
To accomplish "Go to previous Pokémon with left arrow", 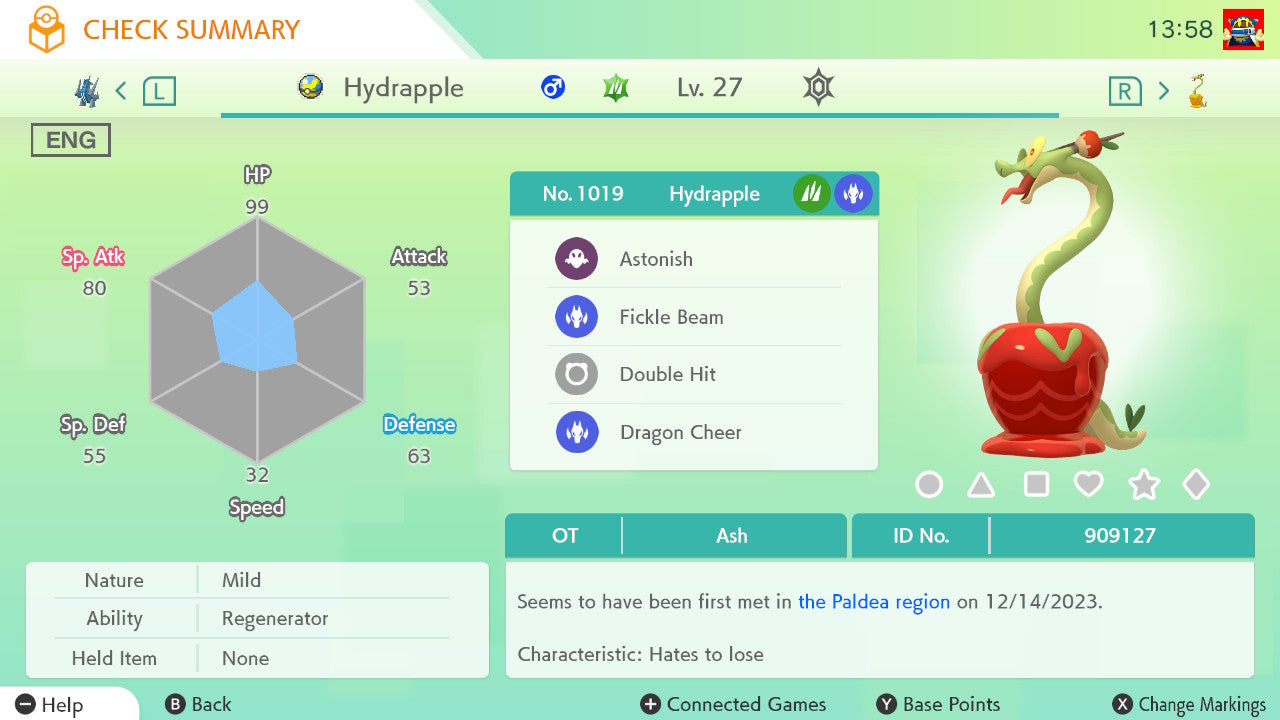I will click(121, 91).
